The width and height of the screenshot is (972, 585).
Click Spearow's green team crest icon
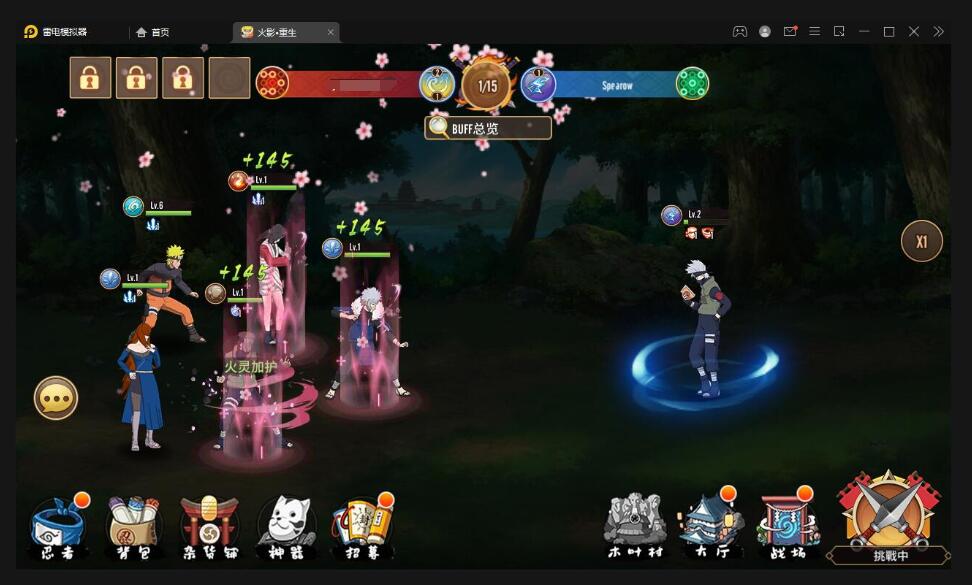(692, 83)
